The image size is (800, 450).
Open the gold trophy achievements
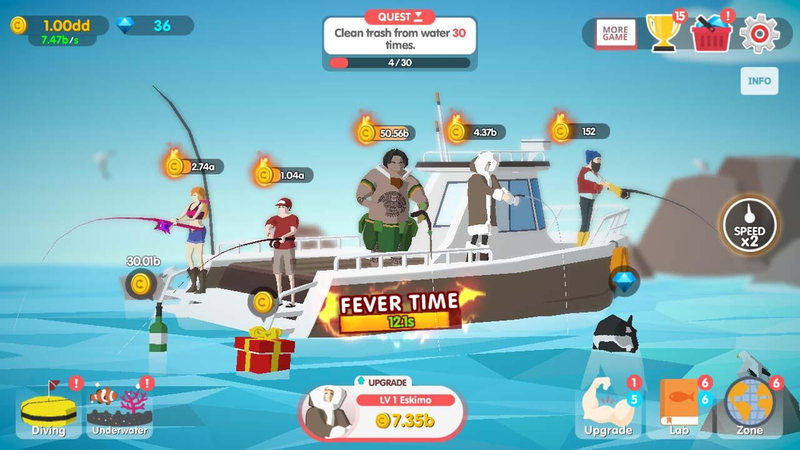pyautogui.click(x=663, y=33)
